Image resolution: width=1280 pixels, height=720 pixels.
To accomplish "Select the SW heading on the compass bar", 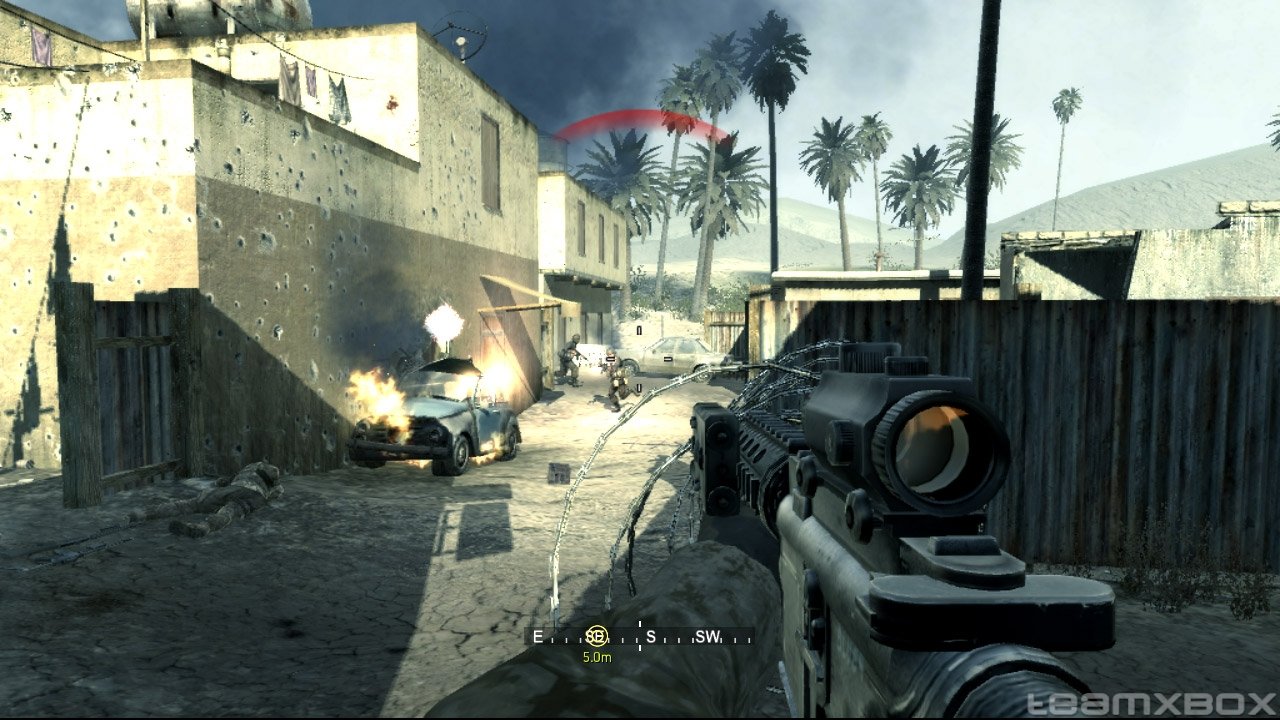I will tap(707, 636).
